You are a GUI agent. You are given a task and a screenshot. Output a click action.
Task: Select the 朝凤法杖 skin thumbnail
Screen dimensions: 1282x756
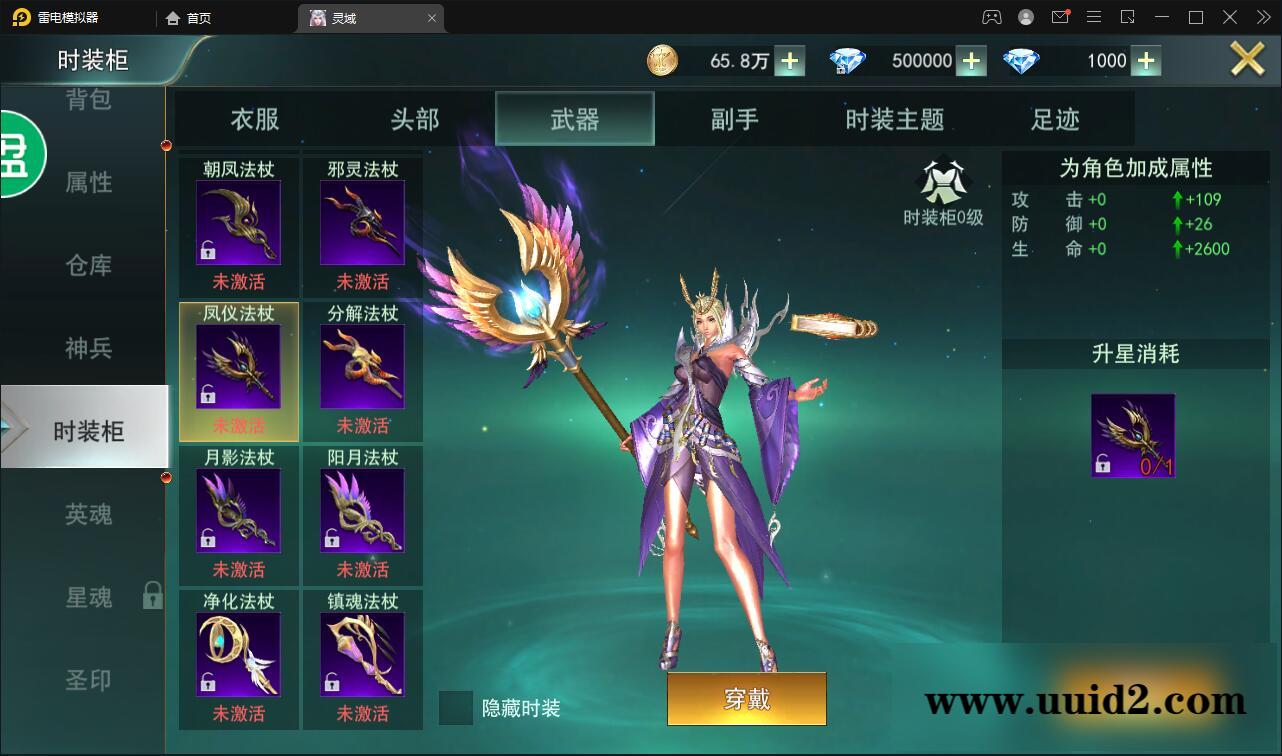237,220
